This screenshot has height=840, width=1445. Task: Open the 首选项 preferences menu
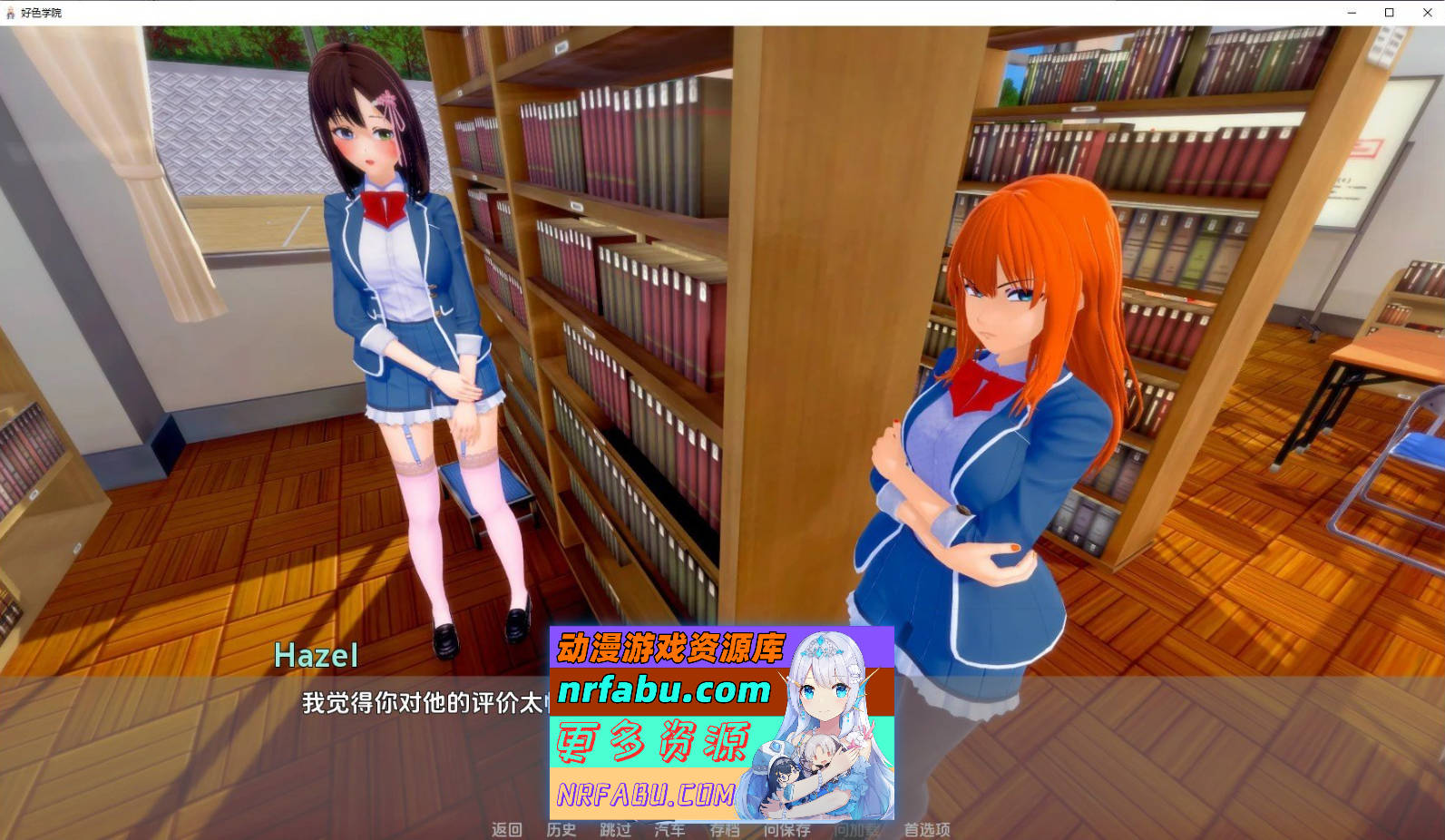pyautogui.click(x=927, y=830)
